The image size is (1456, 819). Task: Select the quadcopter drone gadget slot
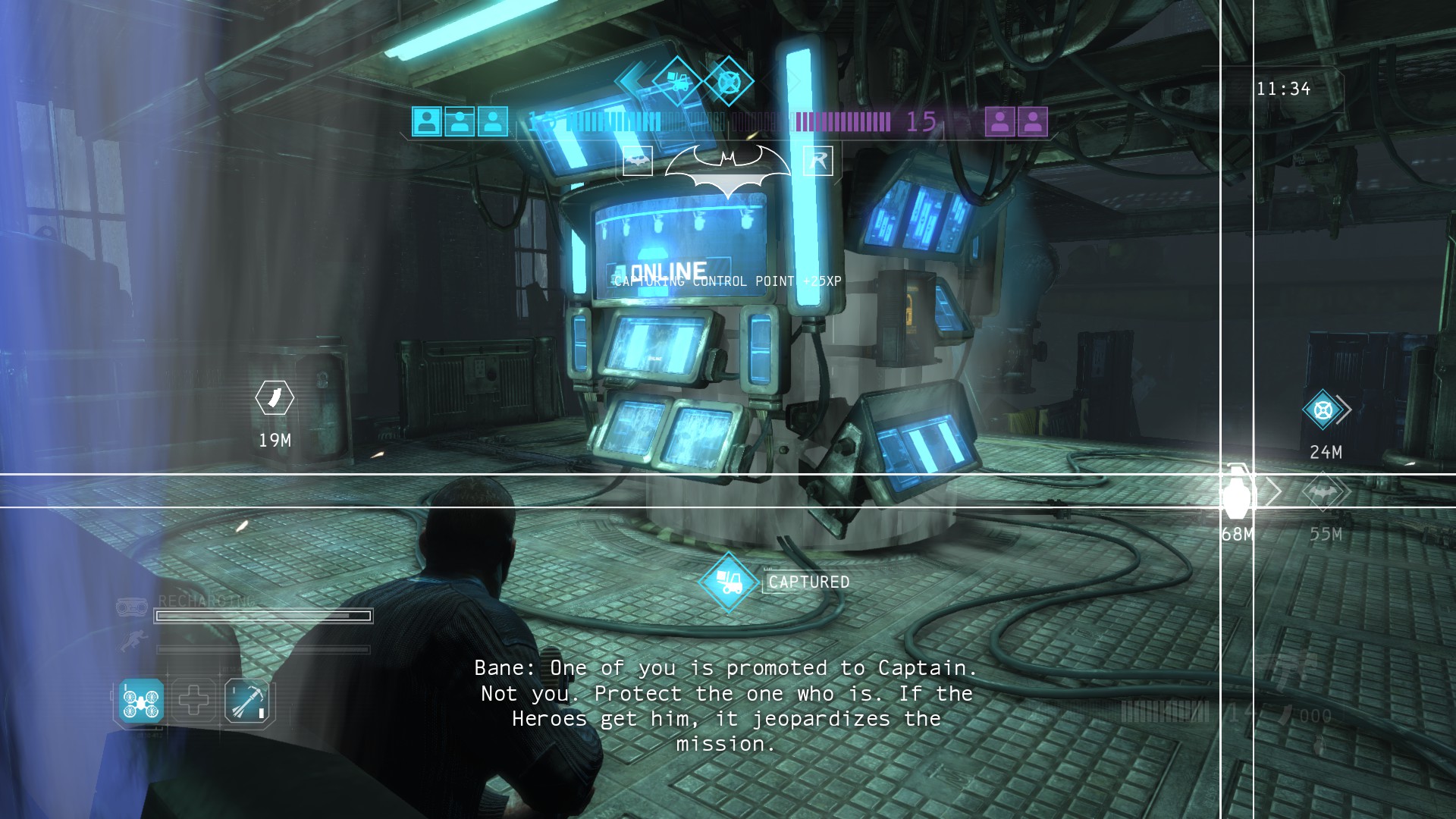pos(142,700)
